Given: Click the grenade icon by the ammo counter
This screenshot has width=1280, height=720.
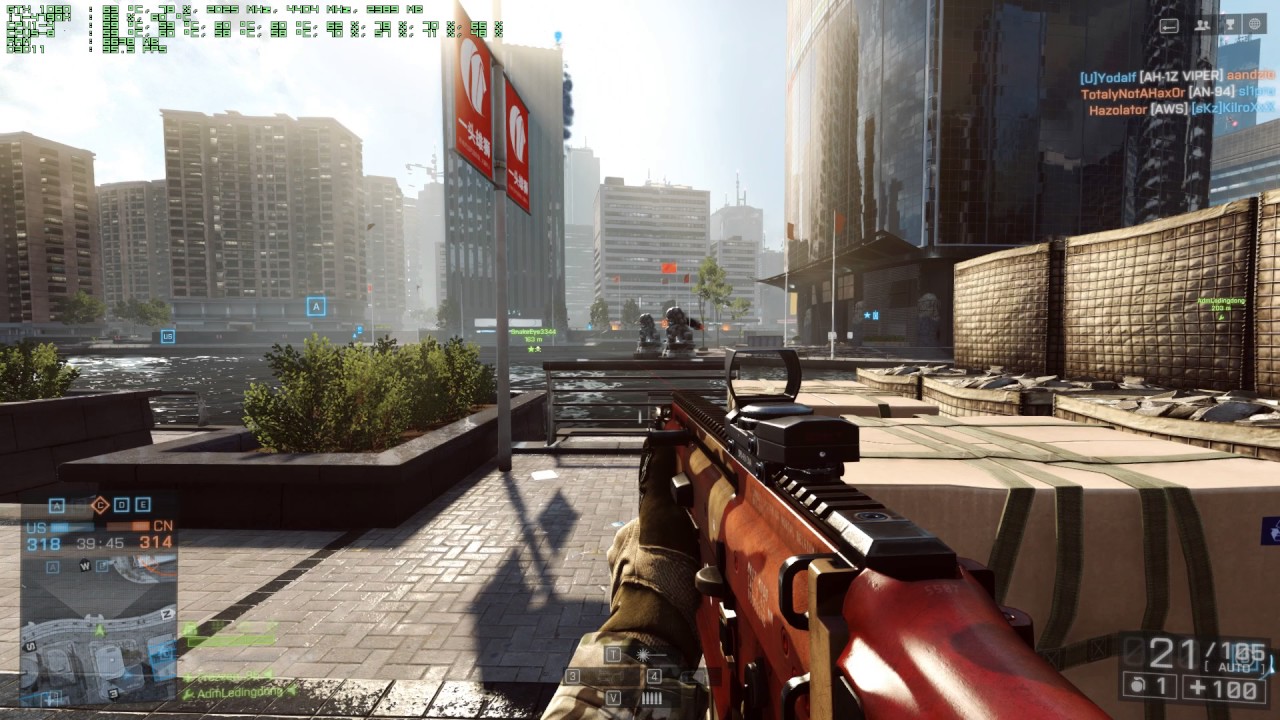Looking at the screenshot, I should coord(1135,687).
